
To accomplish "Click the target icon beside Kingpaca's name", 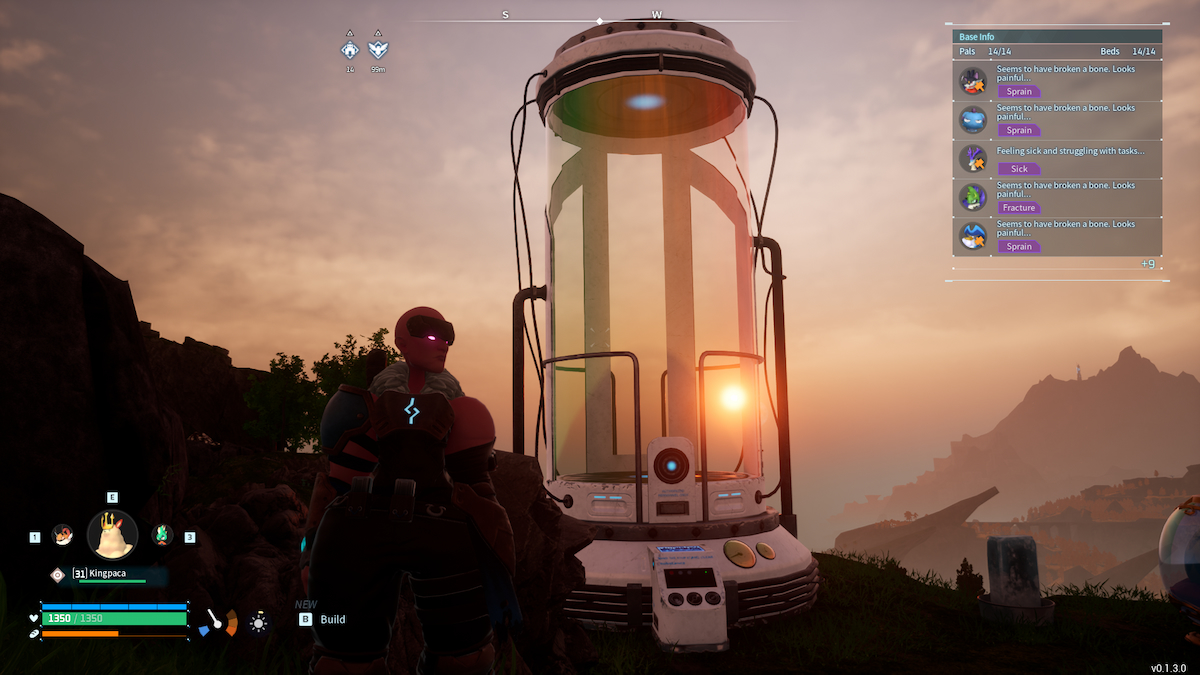I will [x=58, y=575].
